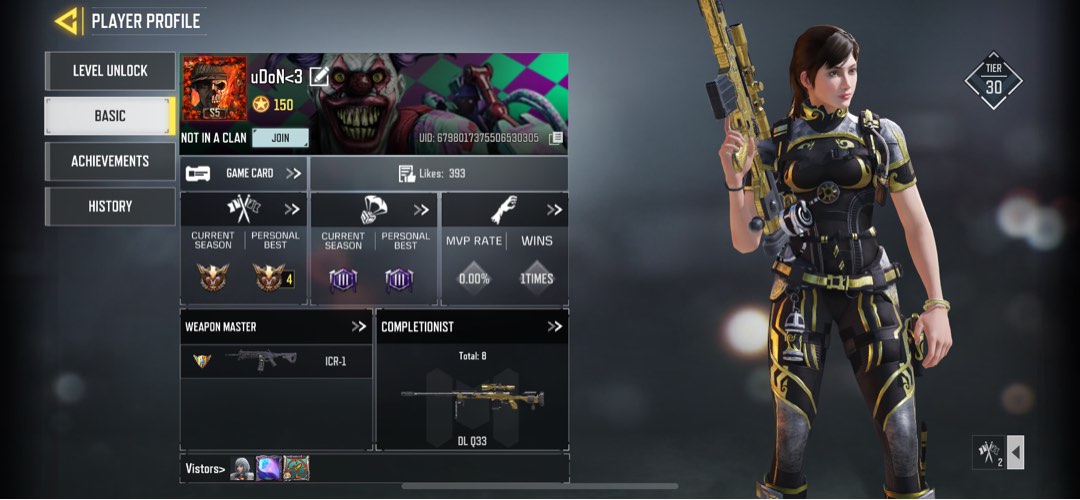Expand battle royale ranked stats
Image resolution: width=1080 pixels, height=500 pixels.
[421, 209]
